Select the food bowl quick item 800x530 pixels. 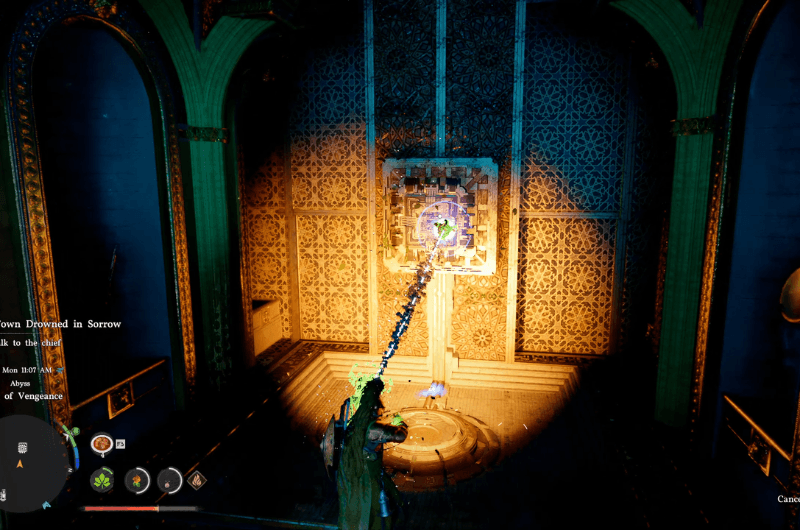(101, 443)
